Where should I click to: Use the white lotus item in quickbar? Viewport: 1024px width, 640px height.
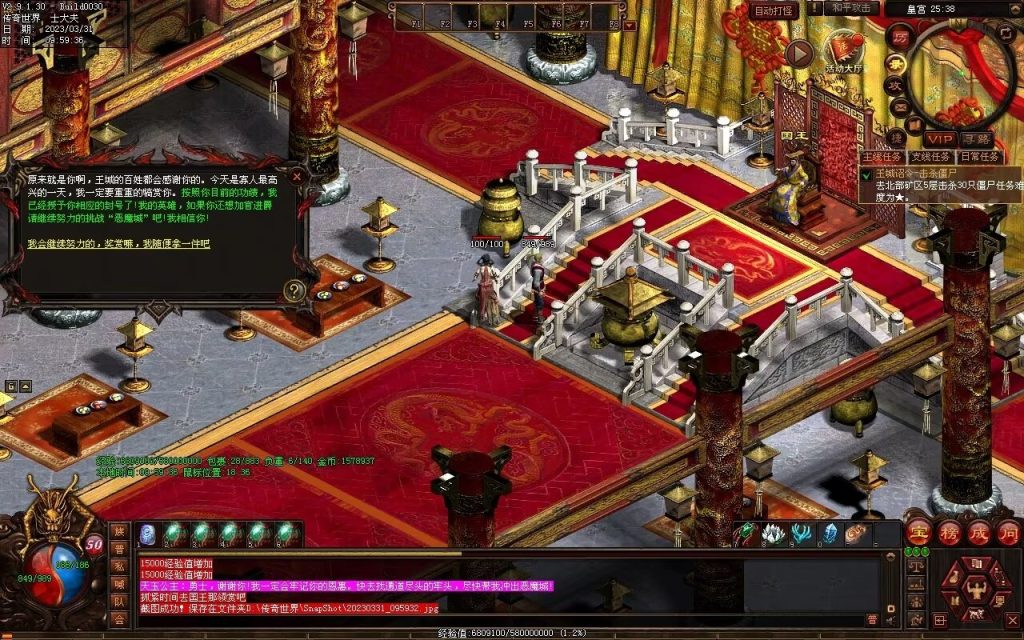click(x=772, y=534)
